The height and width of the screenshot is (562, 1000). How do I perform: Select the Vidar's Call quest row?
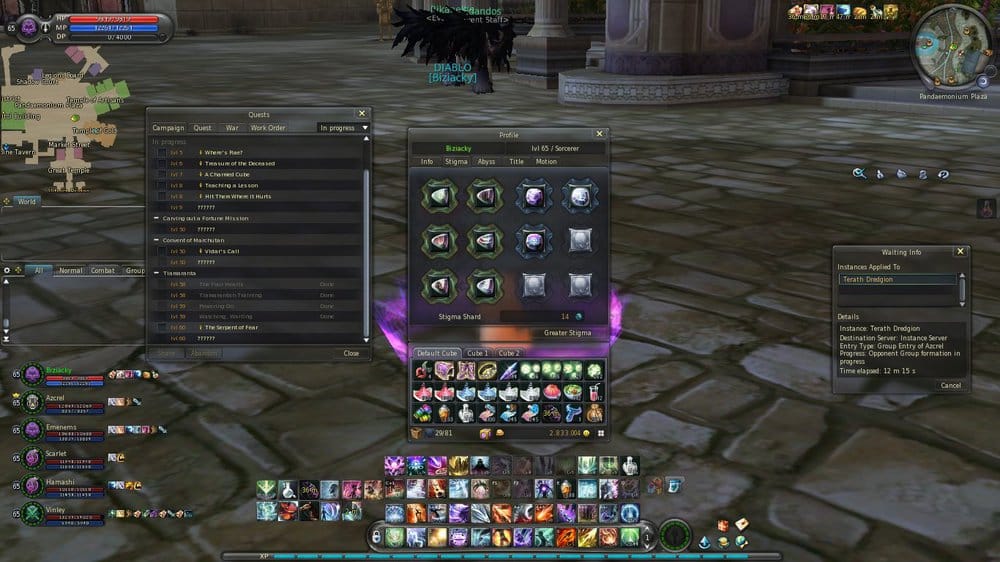(x=240, y=251)
